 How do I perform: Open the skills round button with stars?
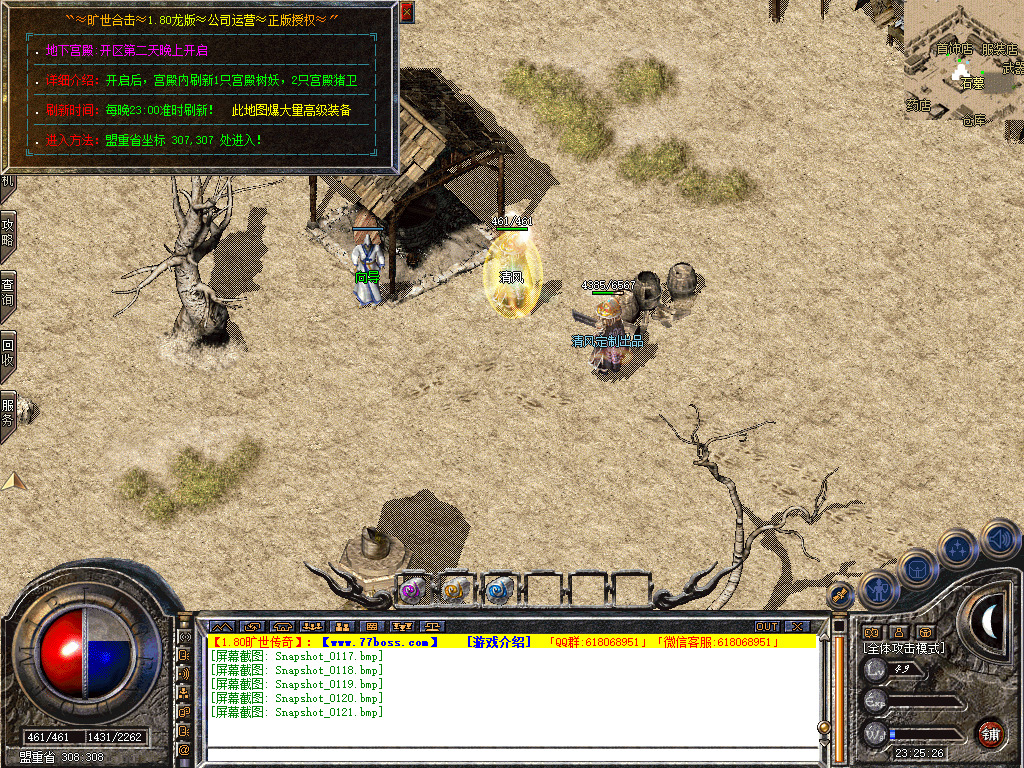click(957, 548)
